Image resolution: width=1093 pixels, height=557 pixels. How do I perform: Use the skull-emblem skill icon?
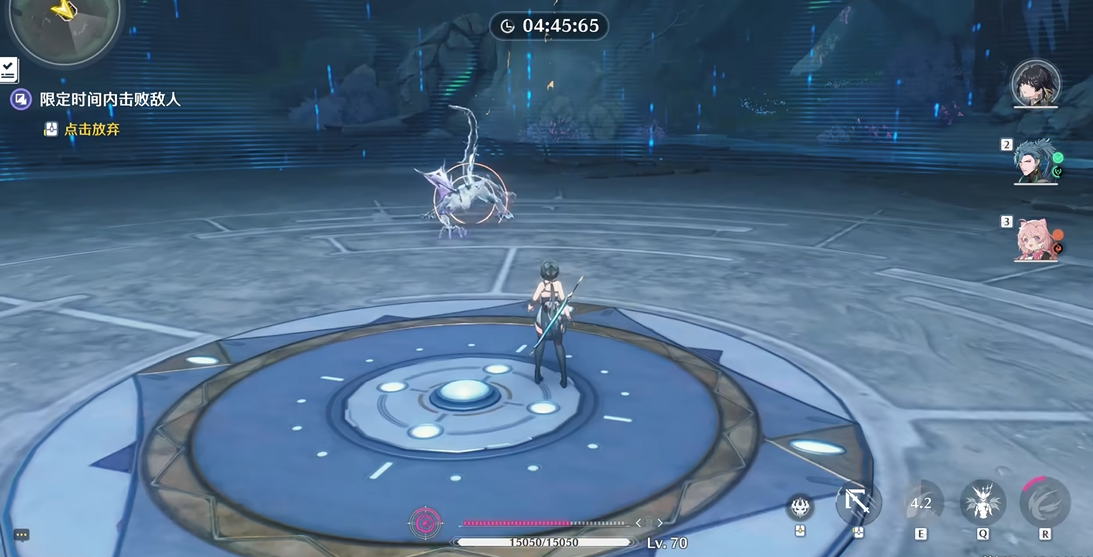tap(800, 508)
